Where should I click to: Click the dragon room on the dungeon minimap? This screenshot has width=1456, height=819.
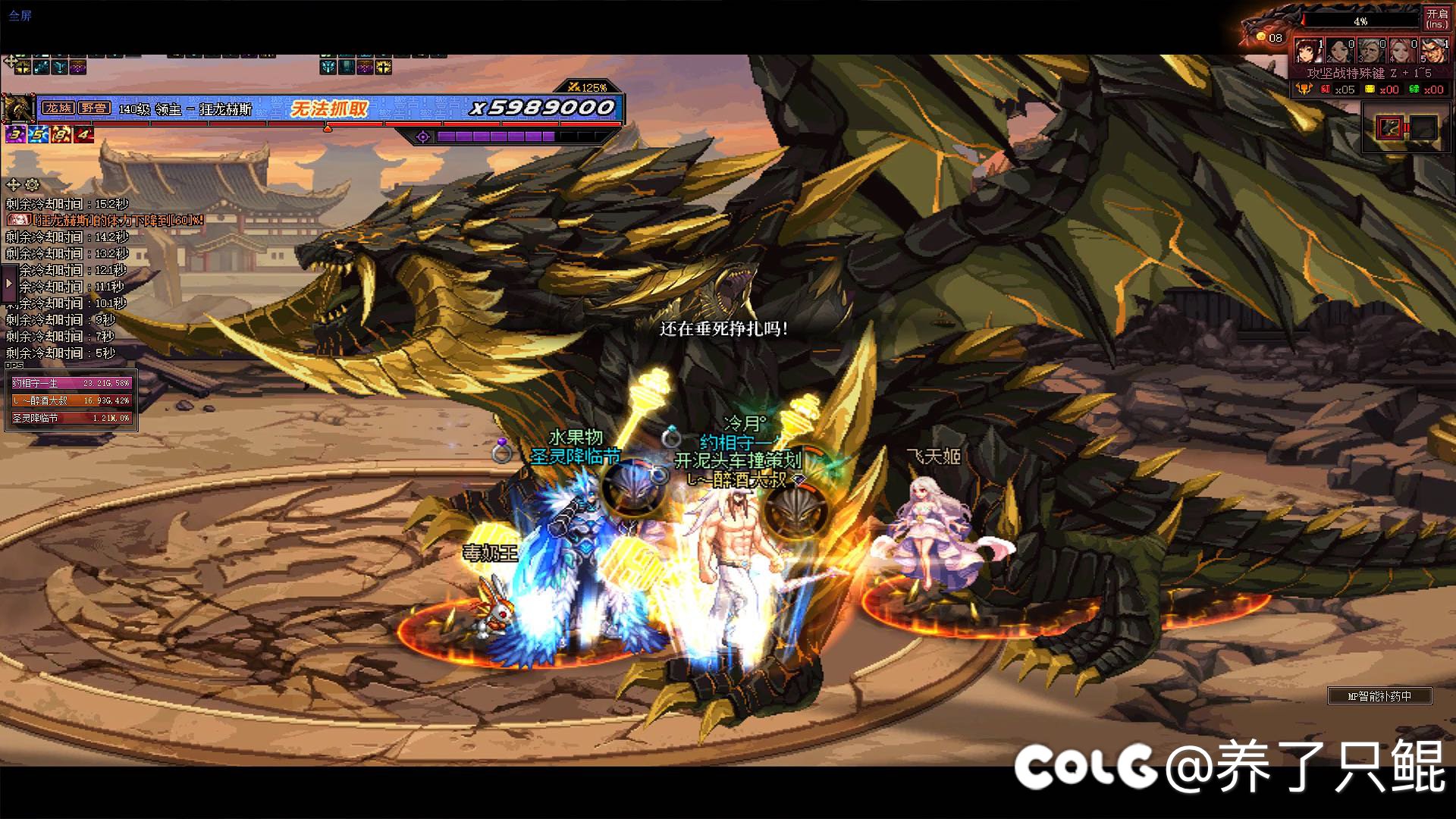tap(1391, 127)
